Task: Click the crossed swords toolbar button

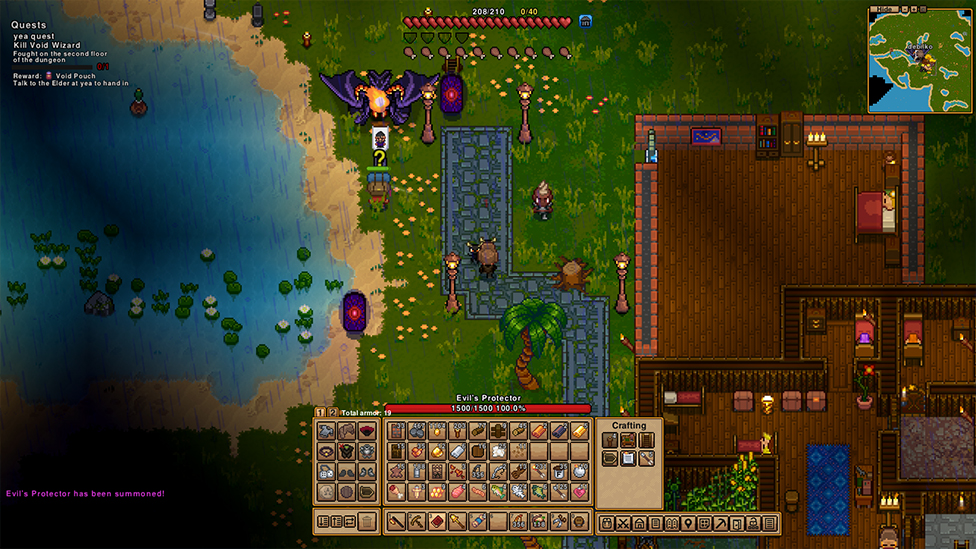Action: (623, 523)
